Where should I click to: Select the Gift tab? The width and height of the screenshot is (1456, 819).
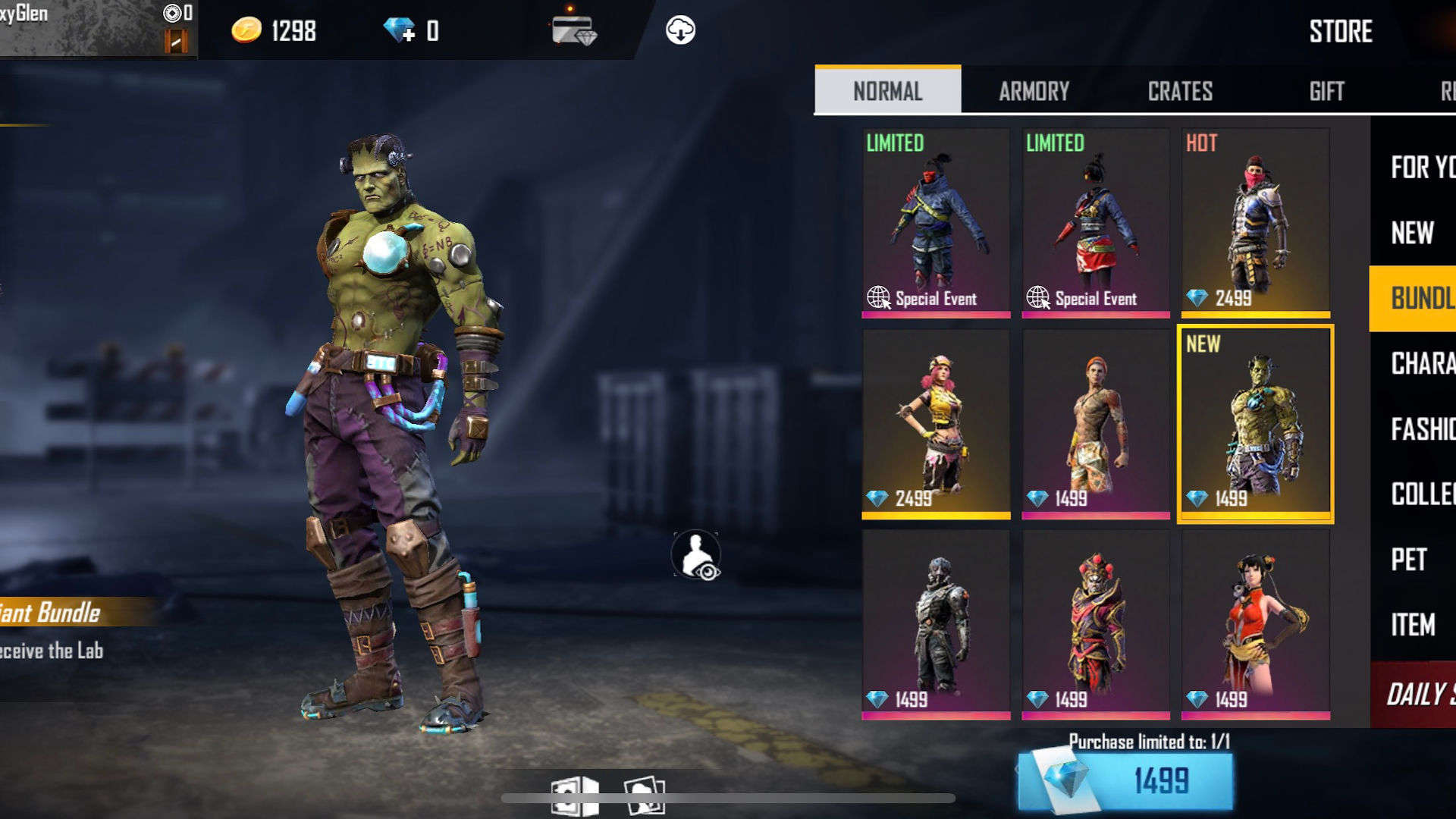click(x=1326, y=91)
